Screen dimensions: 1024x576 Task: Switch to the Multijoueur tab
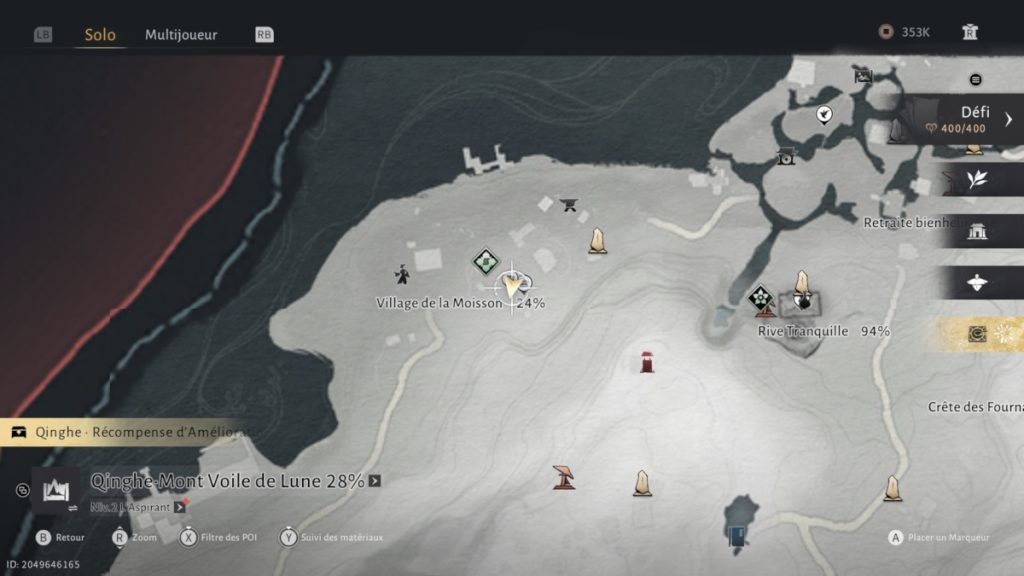coord(181,34)
